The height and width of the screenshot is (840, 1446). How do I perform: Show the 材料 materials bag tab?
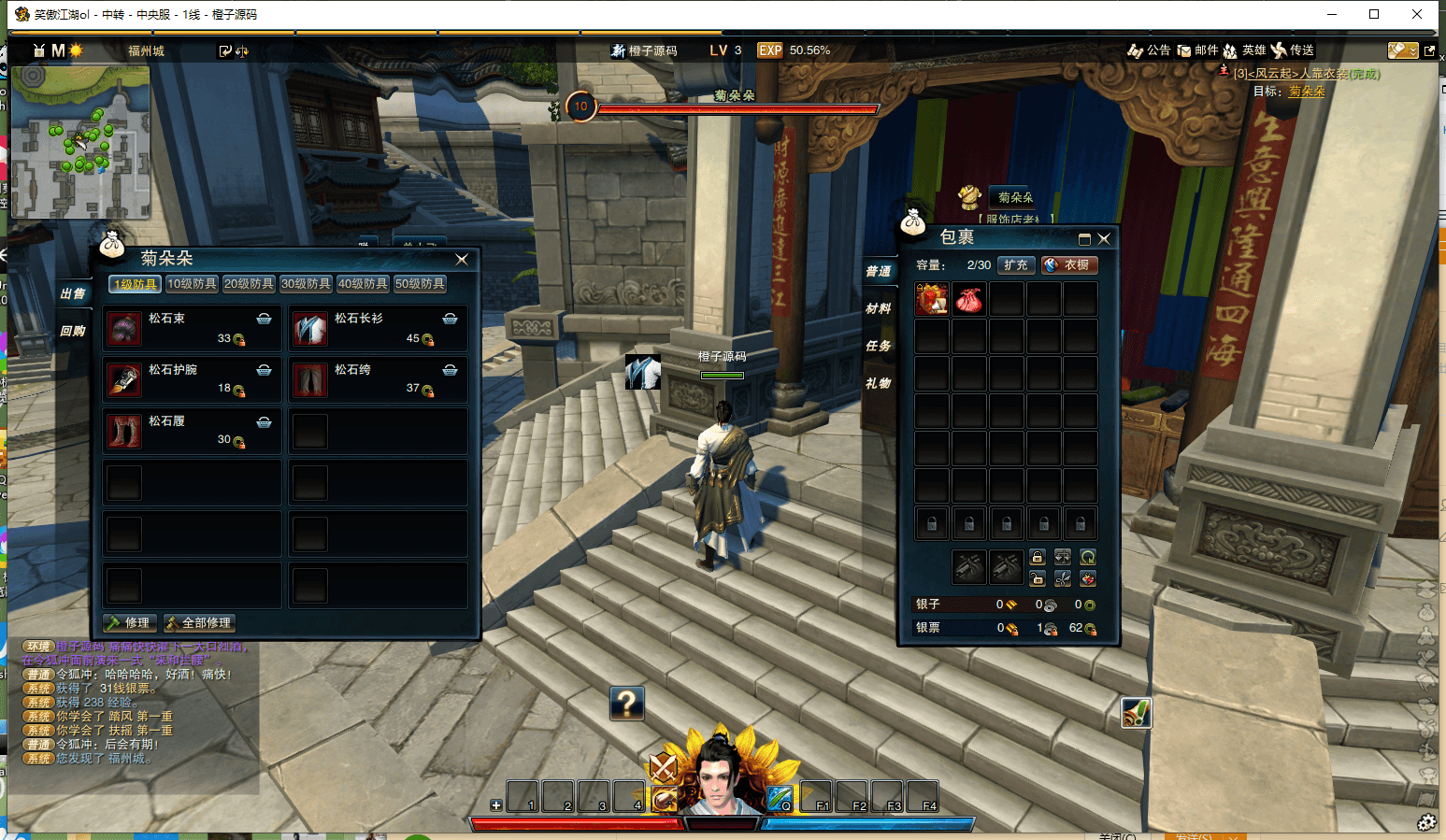878,308
